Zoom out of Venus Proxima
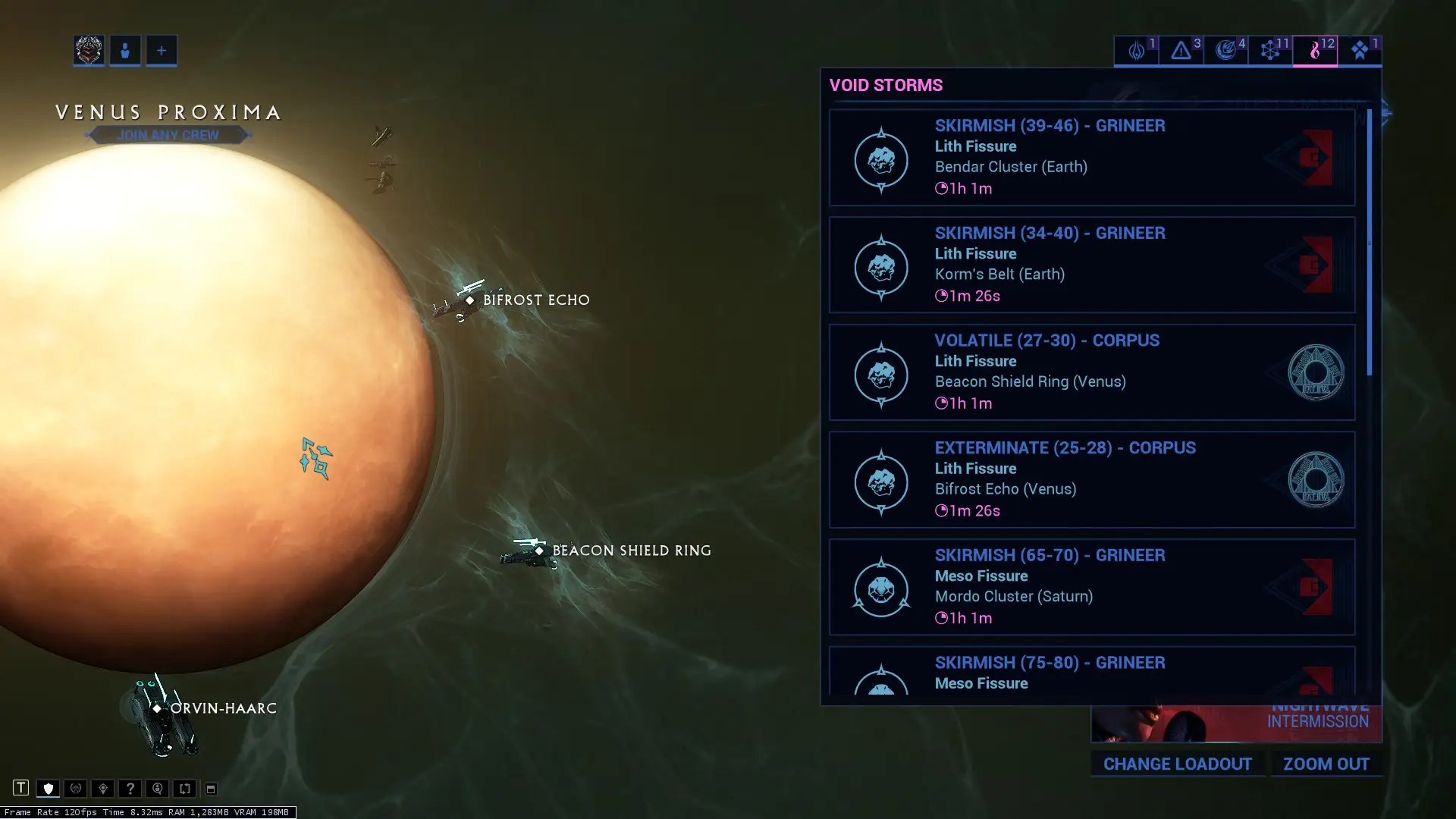 [1326, 764]
